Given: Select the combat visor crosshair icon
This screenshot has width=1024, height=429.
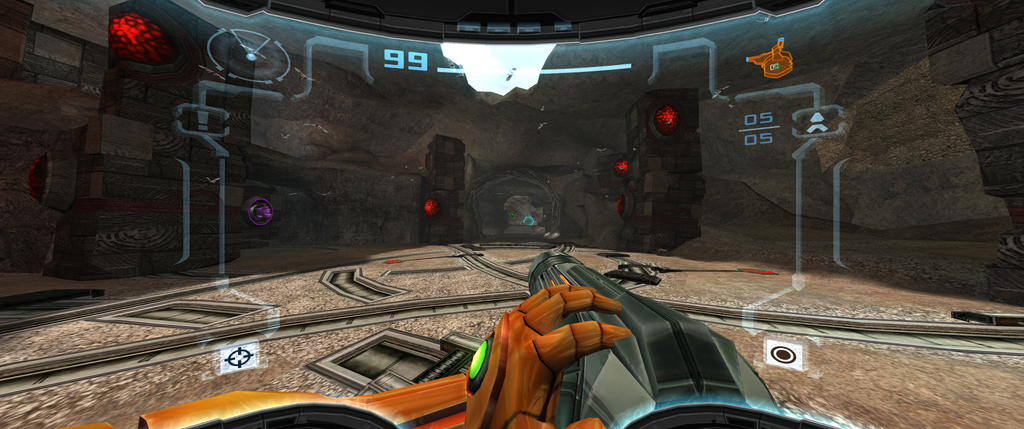Looking at the screenshot, I should 239,356.
